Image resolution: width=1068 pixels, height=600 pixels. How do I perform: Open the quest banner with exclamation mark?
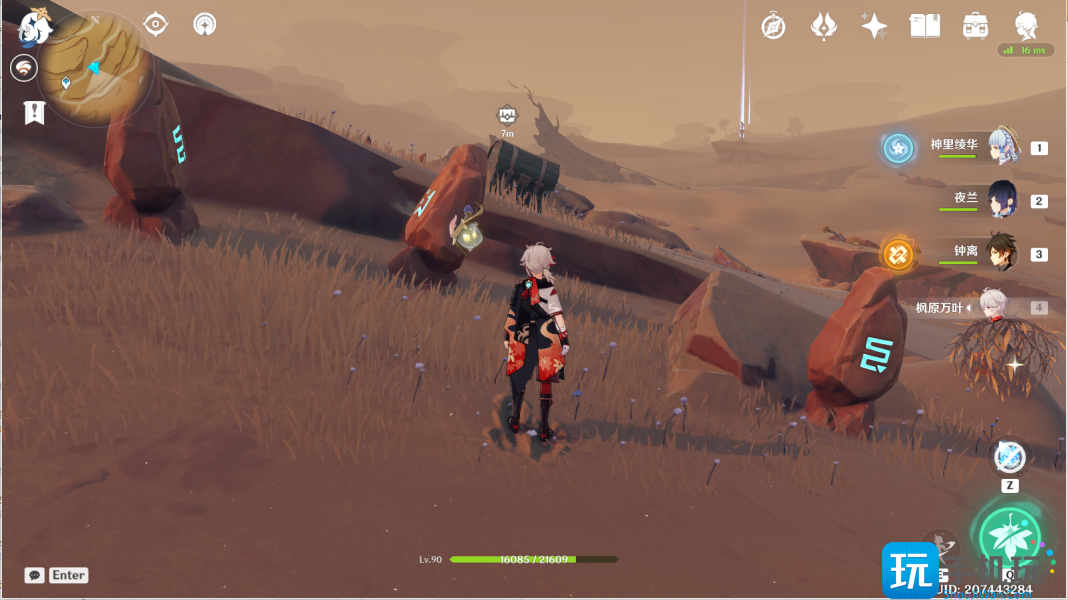[x=34, y=112]
